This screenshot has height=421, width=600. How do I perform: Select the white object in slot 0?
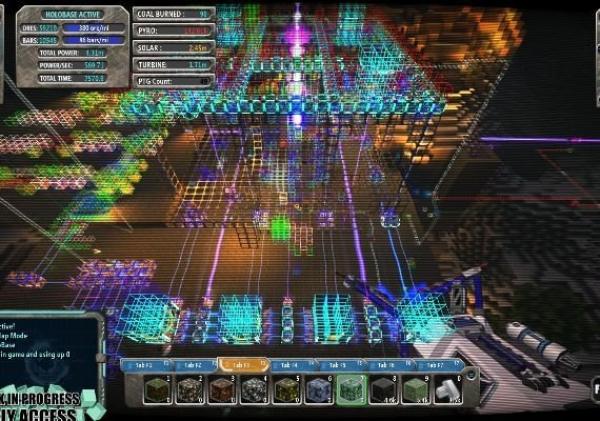[447, 390]
